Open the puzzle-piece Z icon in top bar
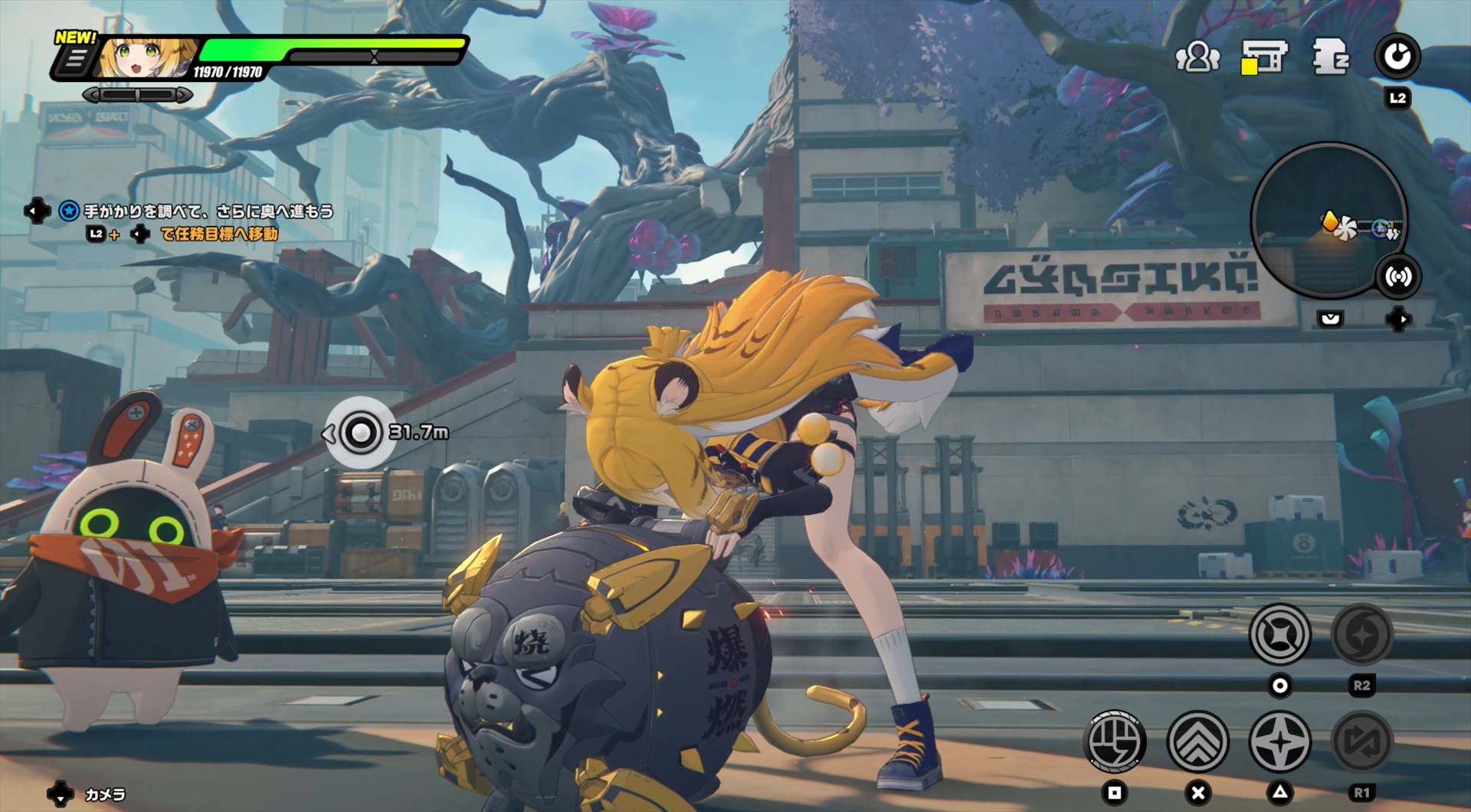The image size is (1471, 812). [1330, 57]
